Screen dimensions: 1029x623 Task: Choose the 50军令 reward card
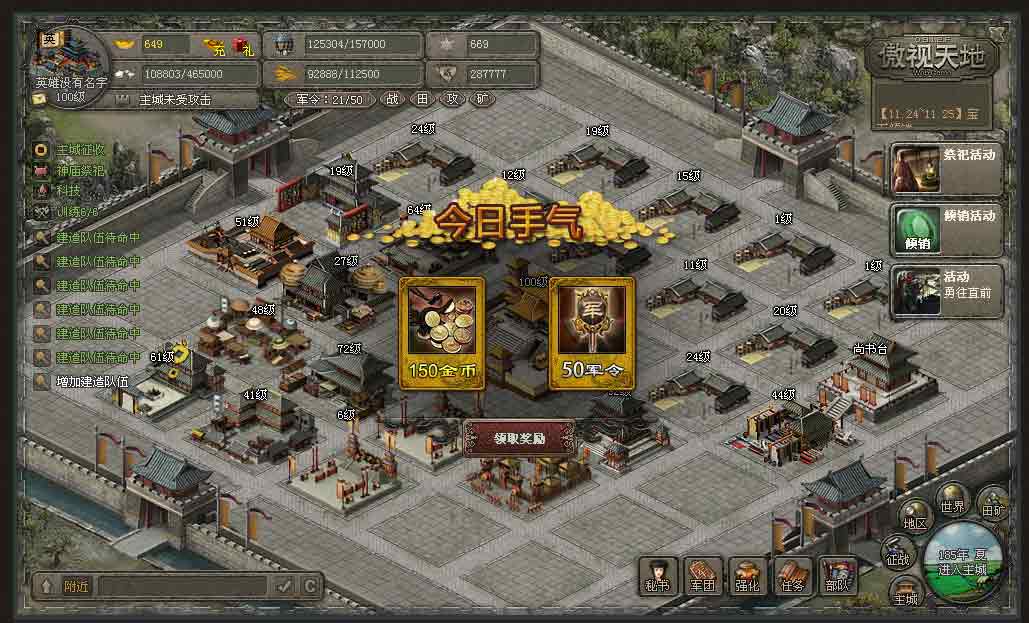[x=591, y=333]
